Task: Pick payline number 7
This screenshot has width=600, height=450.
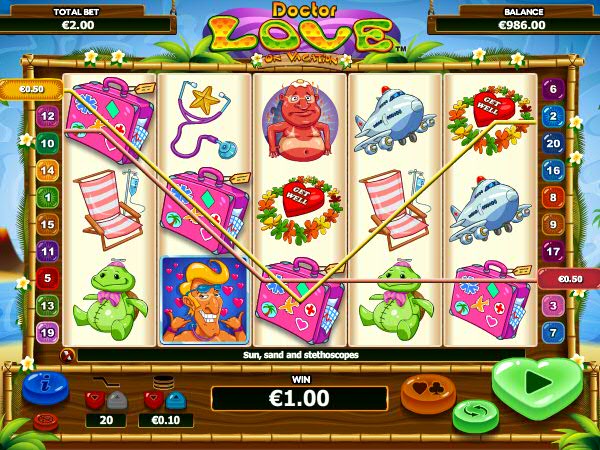Action: pos(553,331)
